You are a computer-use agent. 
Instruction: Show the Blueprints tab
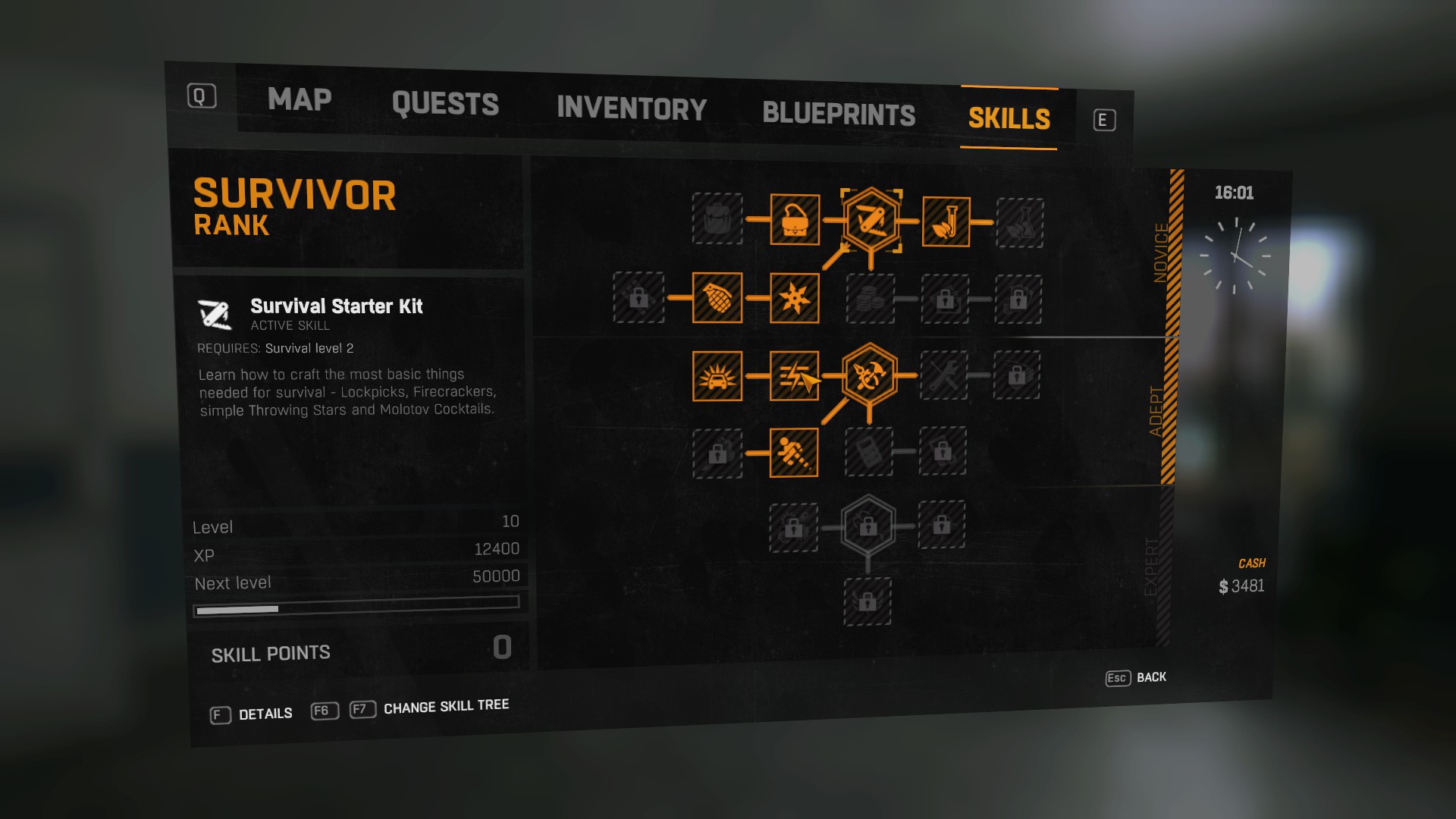click(839, 114)
